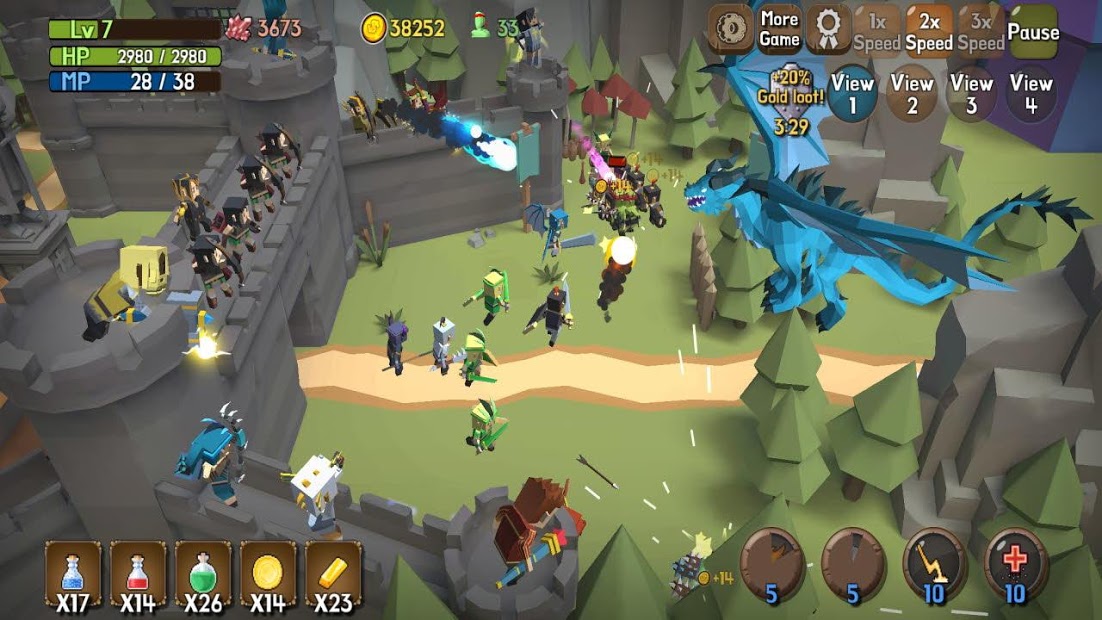
Task: Select the 2x Speed button
Action: coord(929,31)
